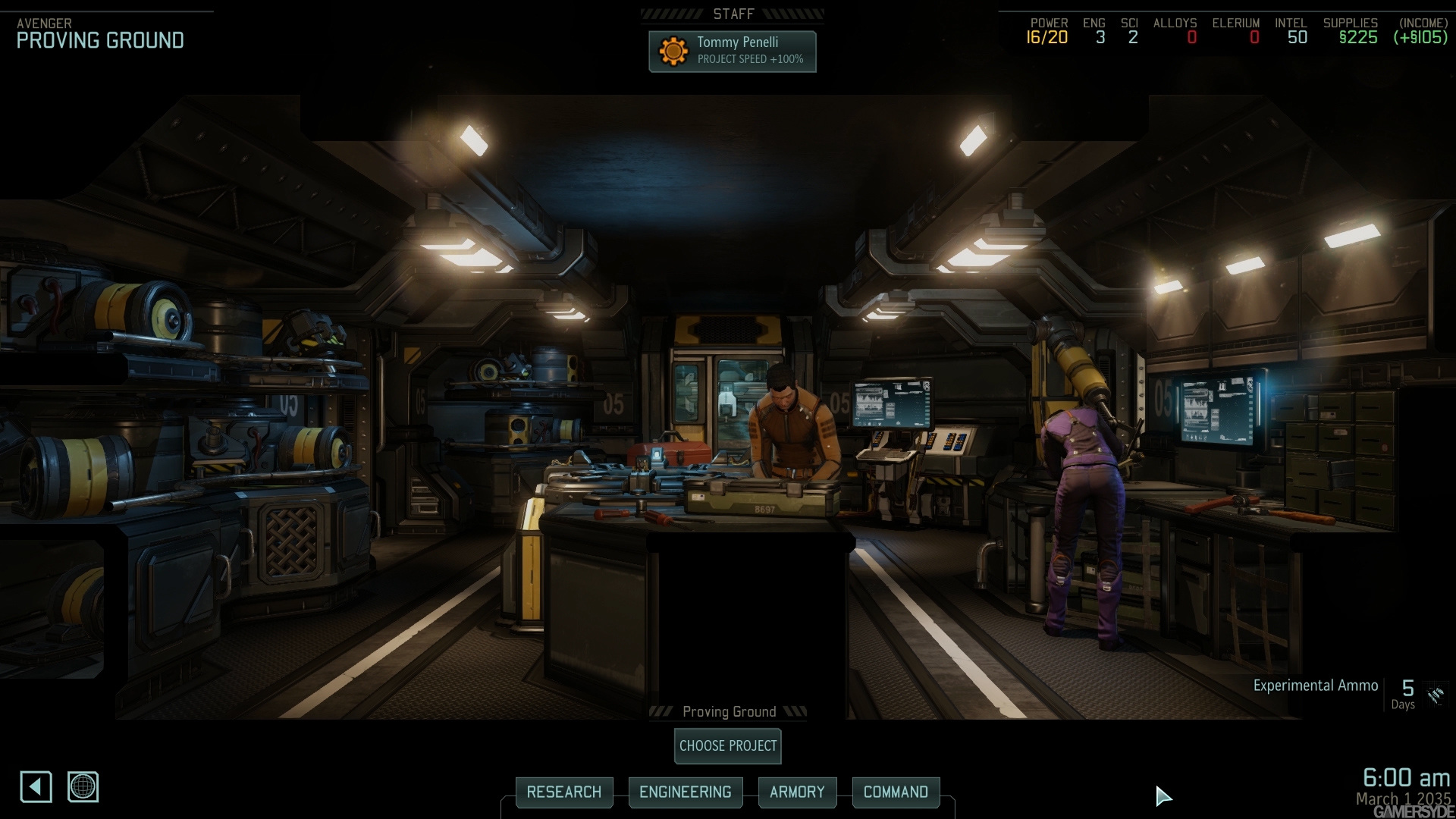This screenshot has height=819, width=1456.
Task: Click the Power indicator showing 16/20
Action: [x=1046, y=34]
